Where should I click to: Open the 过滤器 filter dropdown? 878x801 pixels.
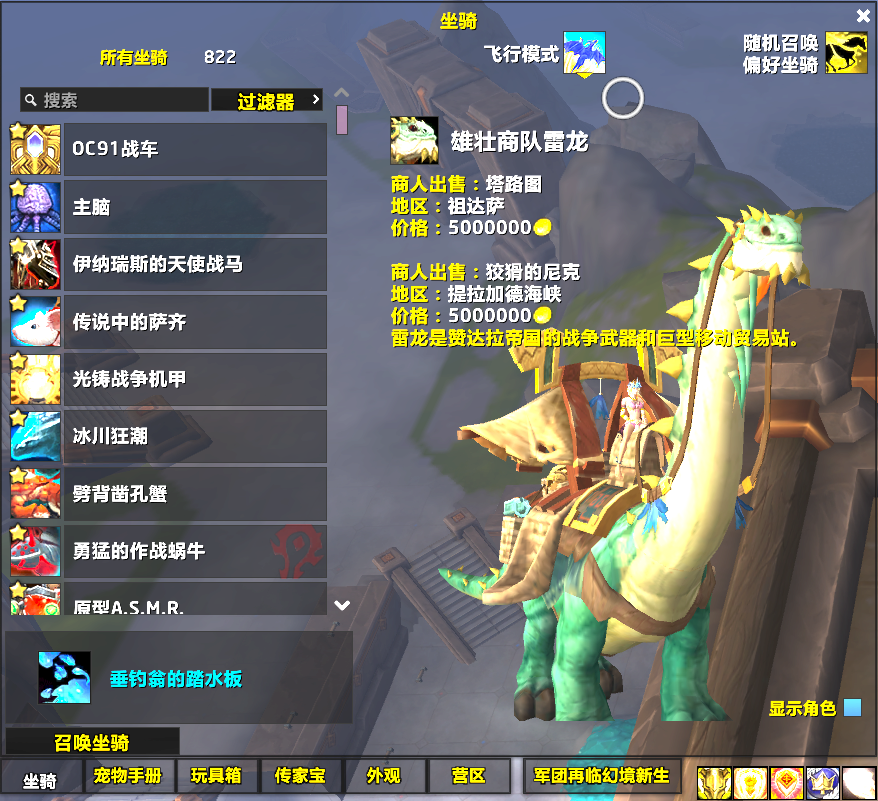point(267,101)
